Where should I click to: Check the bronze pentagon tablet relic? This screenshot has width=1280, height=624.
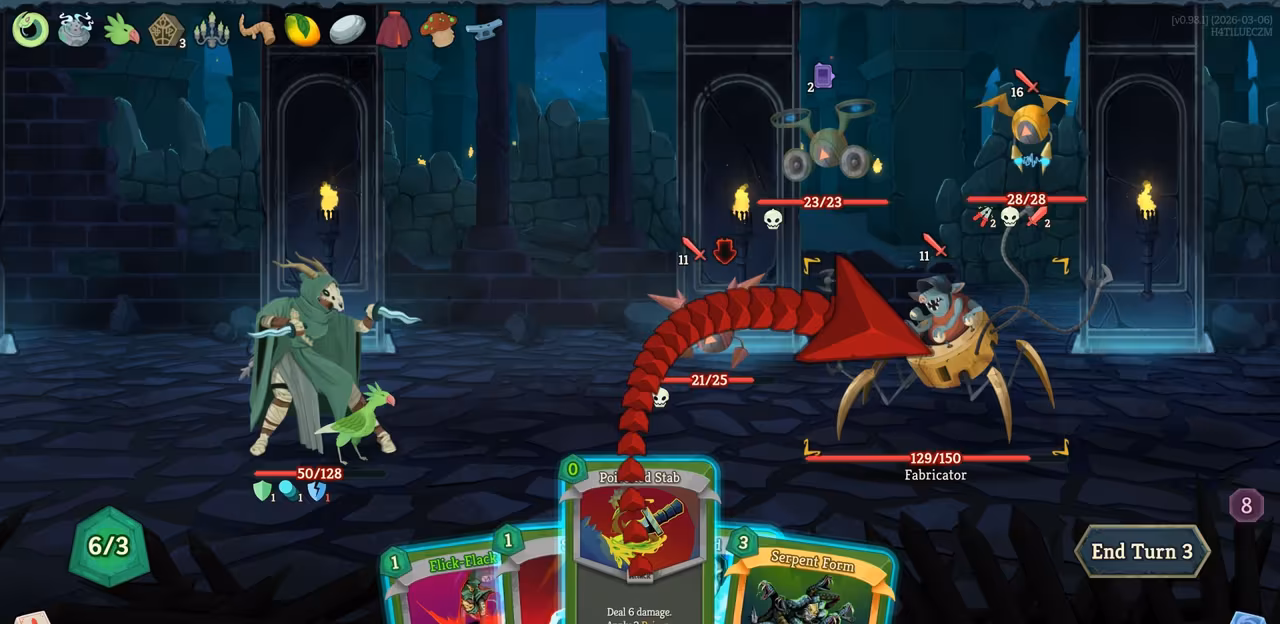pyautogui.click(x=166, y=30)
